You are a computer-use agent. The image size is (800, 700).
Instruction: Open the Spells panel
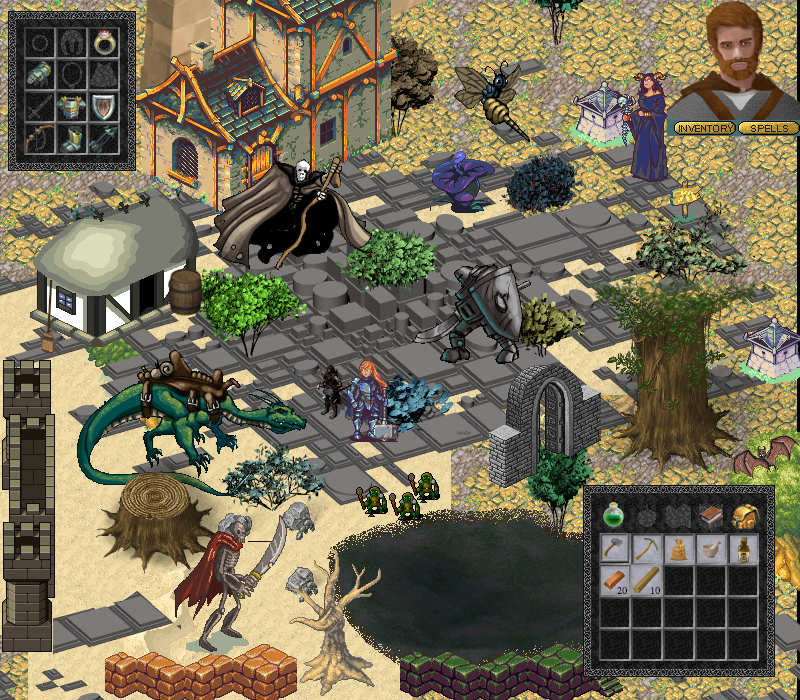pos(768,128)
